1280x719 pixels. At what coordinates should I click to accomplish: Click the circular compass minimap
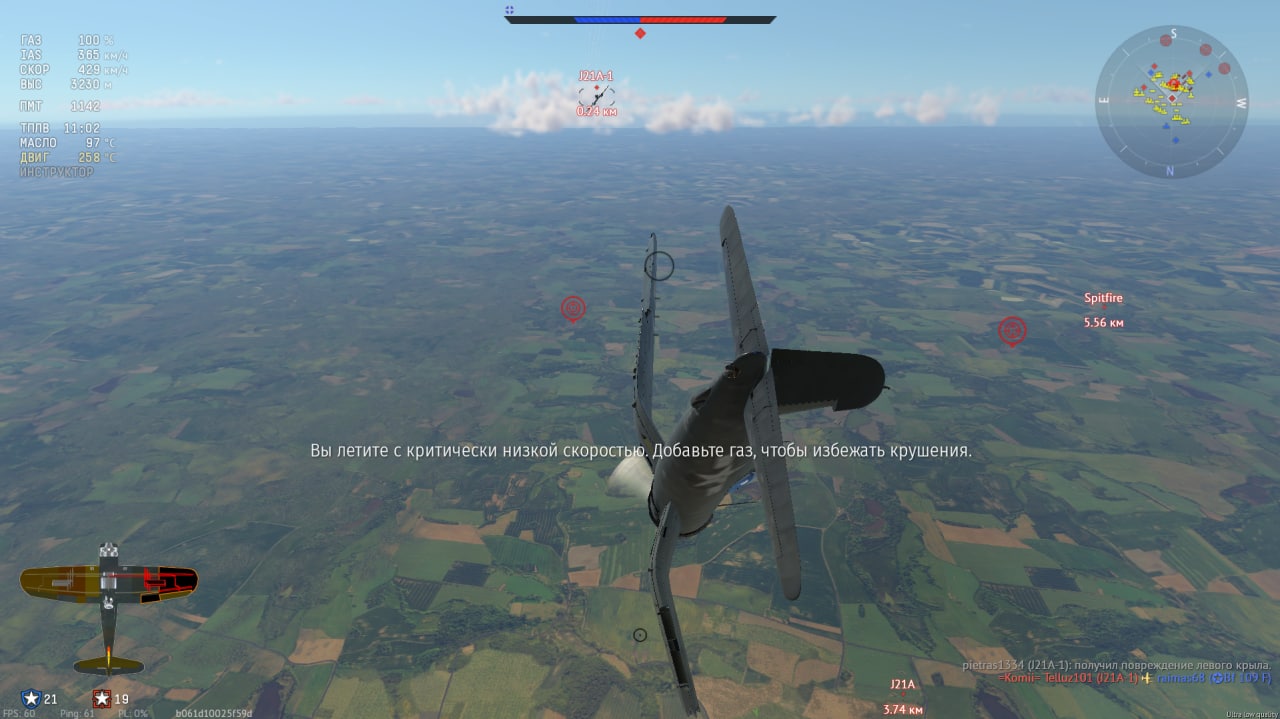click(1171, 101)
